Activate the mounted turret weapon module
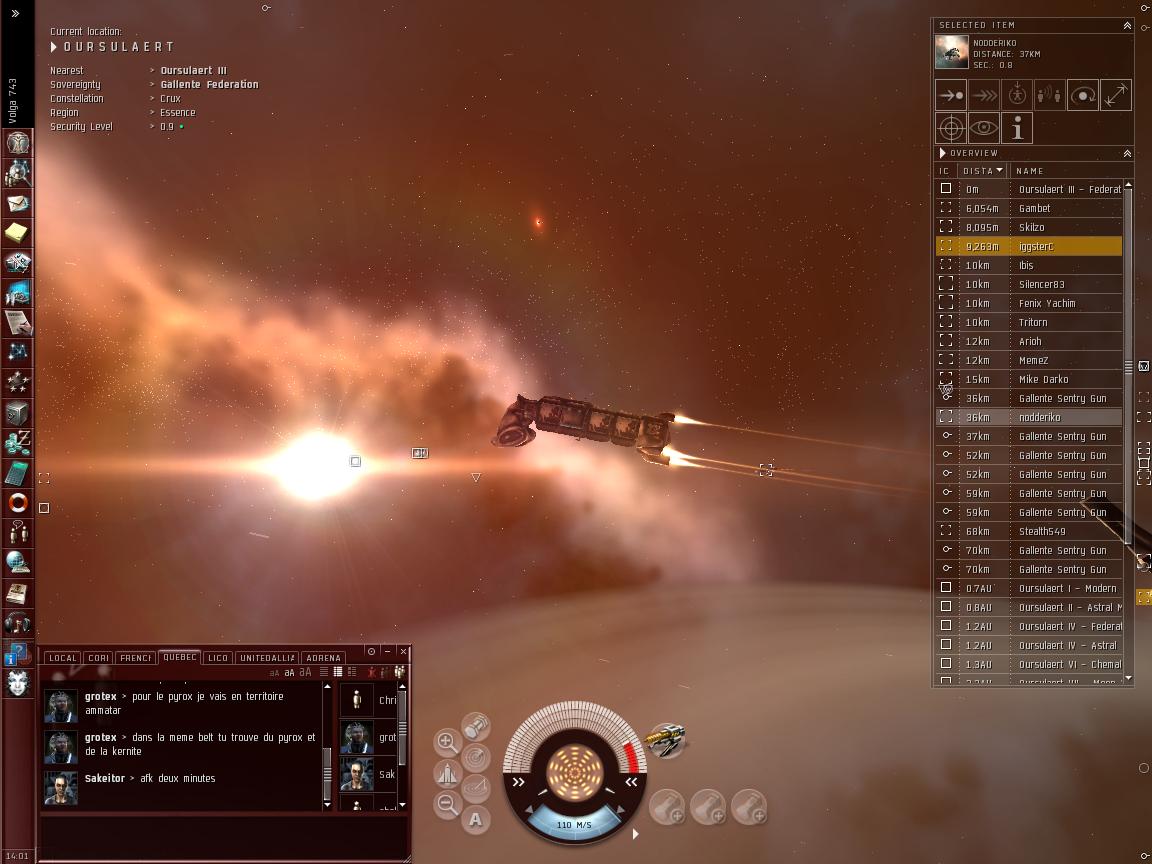Screen dimensions: 1152x864 (666, 741)
